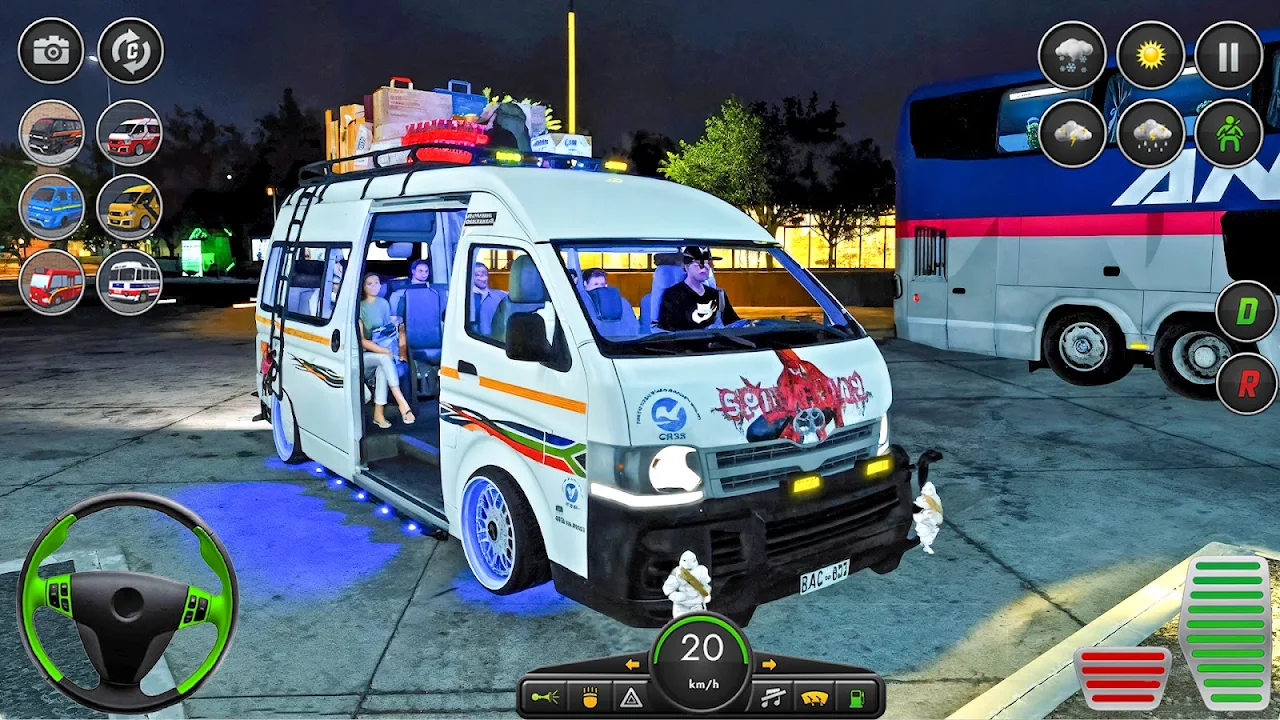Activate the lightning storm weather
The height and width of the screenshot is (720, 1280).
tap(1072, 133)
